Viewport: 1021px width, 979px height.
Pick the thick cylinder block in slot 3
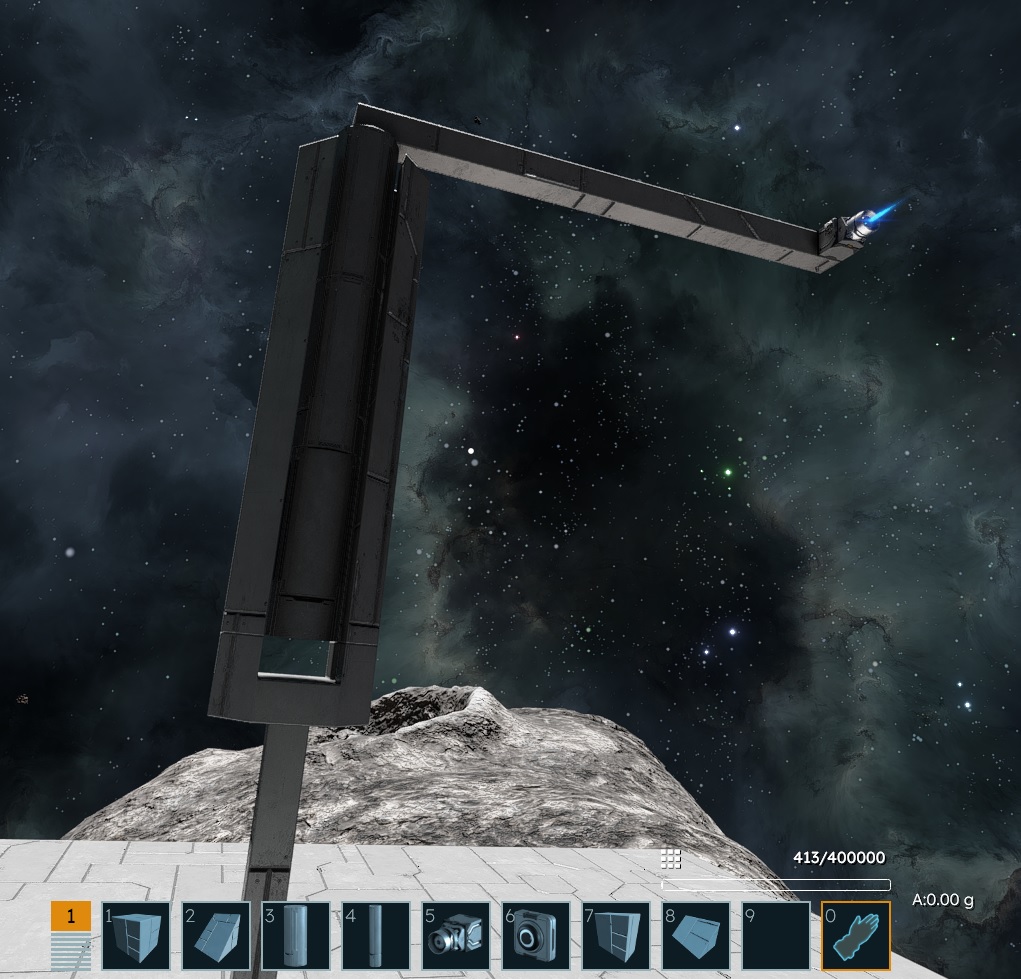(296, 936)
